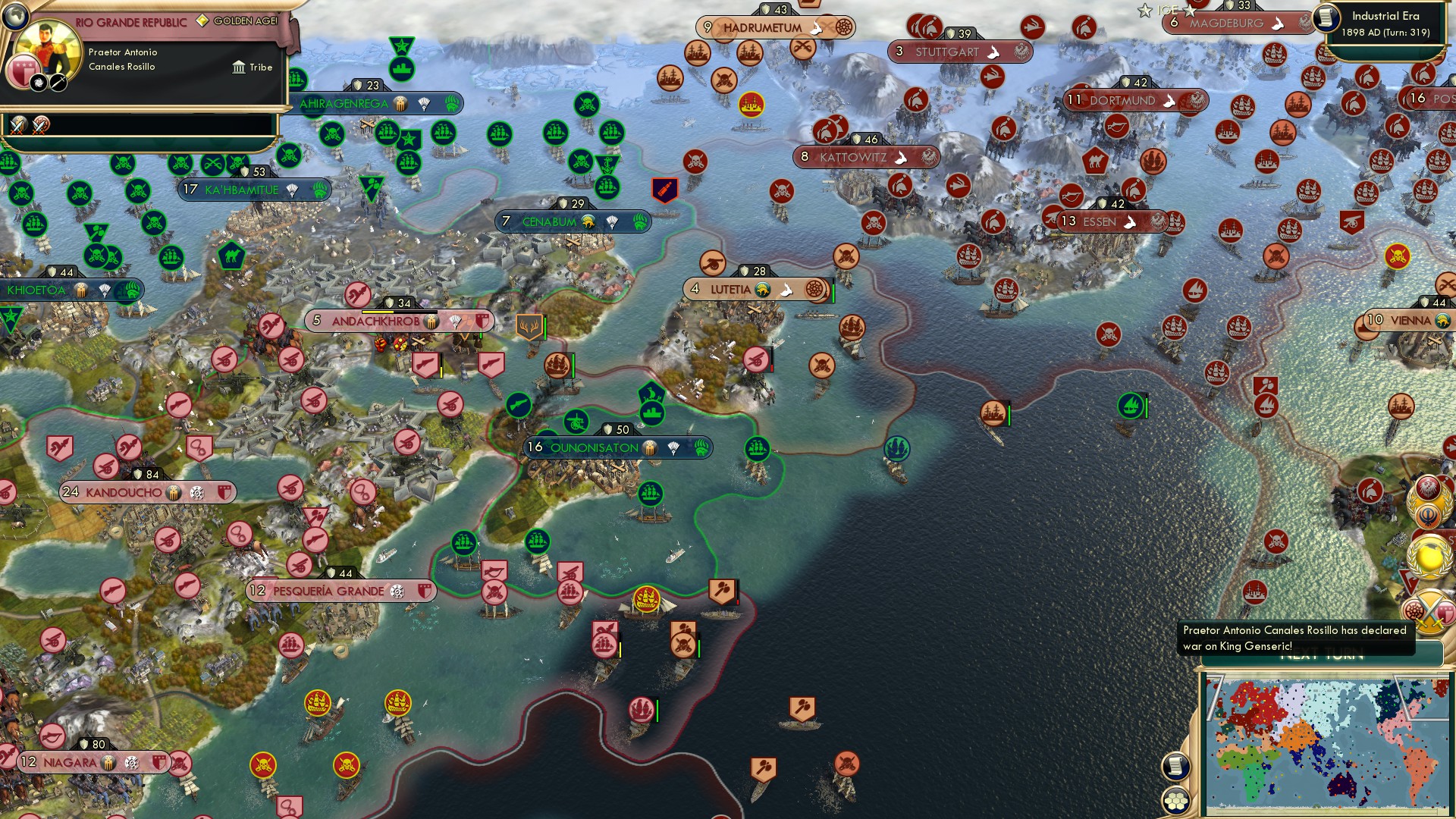Click the Tribe government icon on the leader panel

tap(240, 68)
